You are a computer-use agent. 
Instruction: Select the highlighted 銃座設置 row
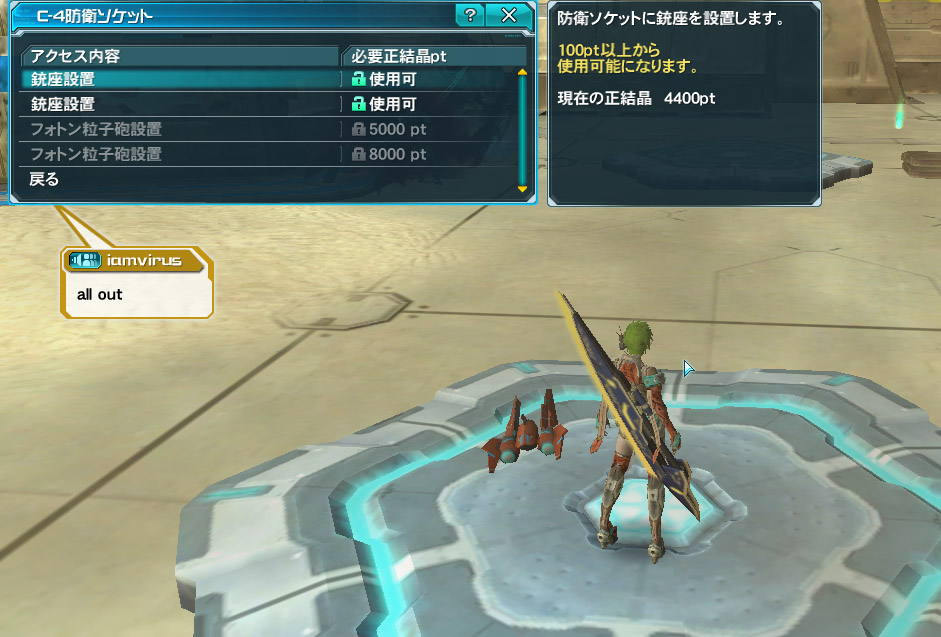coord(180,79)
